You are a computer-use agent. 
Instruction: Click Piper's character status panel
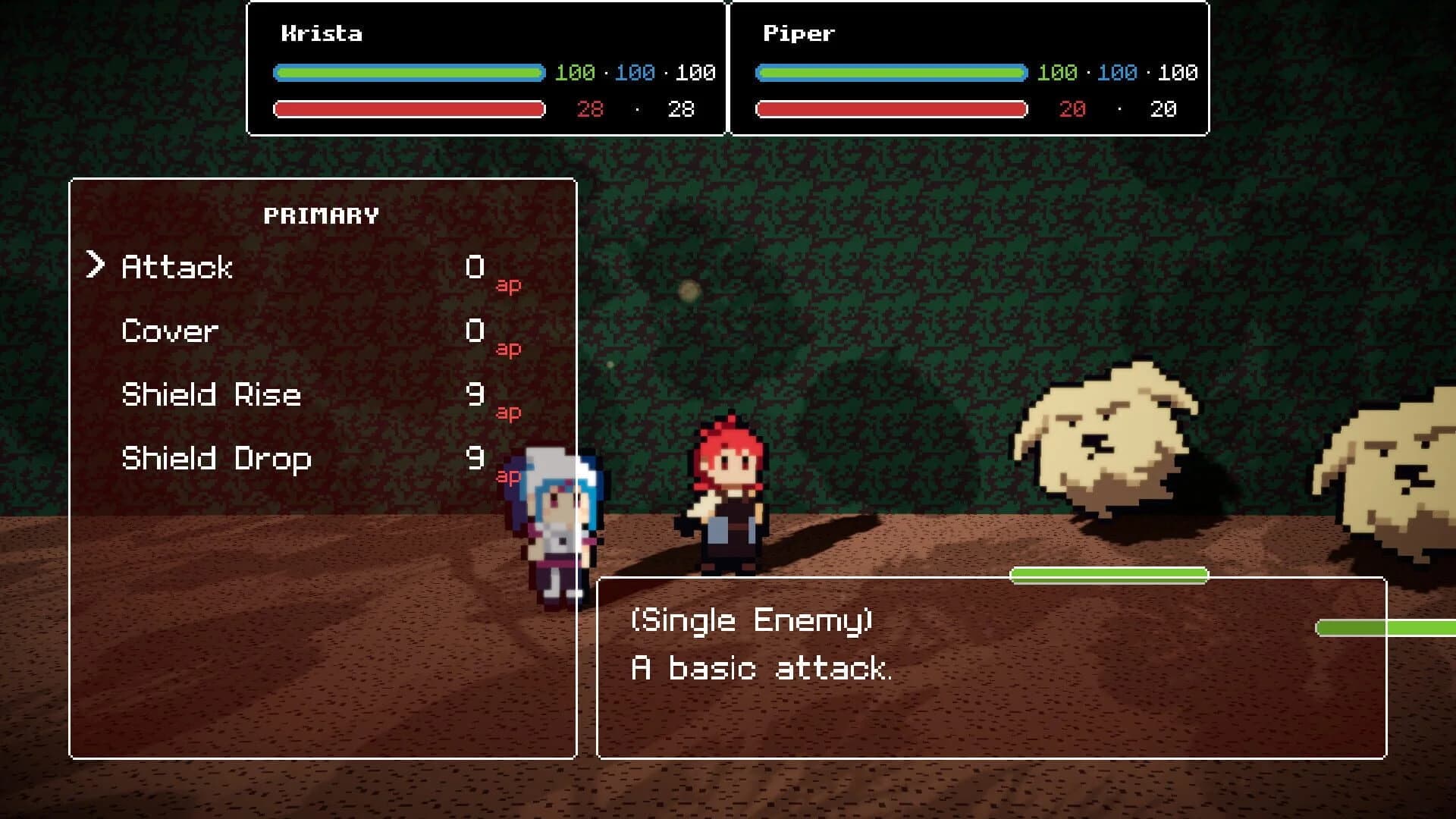tap(967, 68)
